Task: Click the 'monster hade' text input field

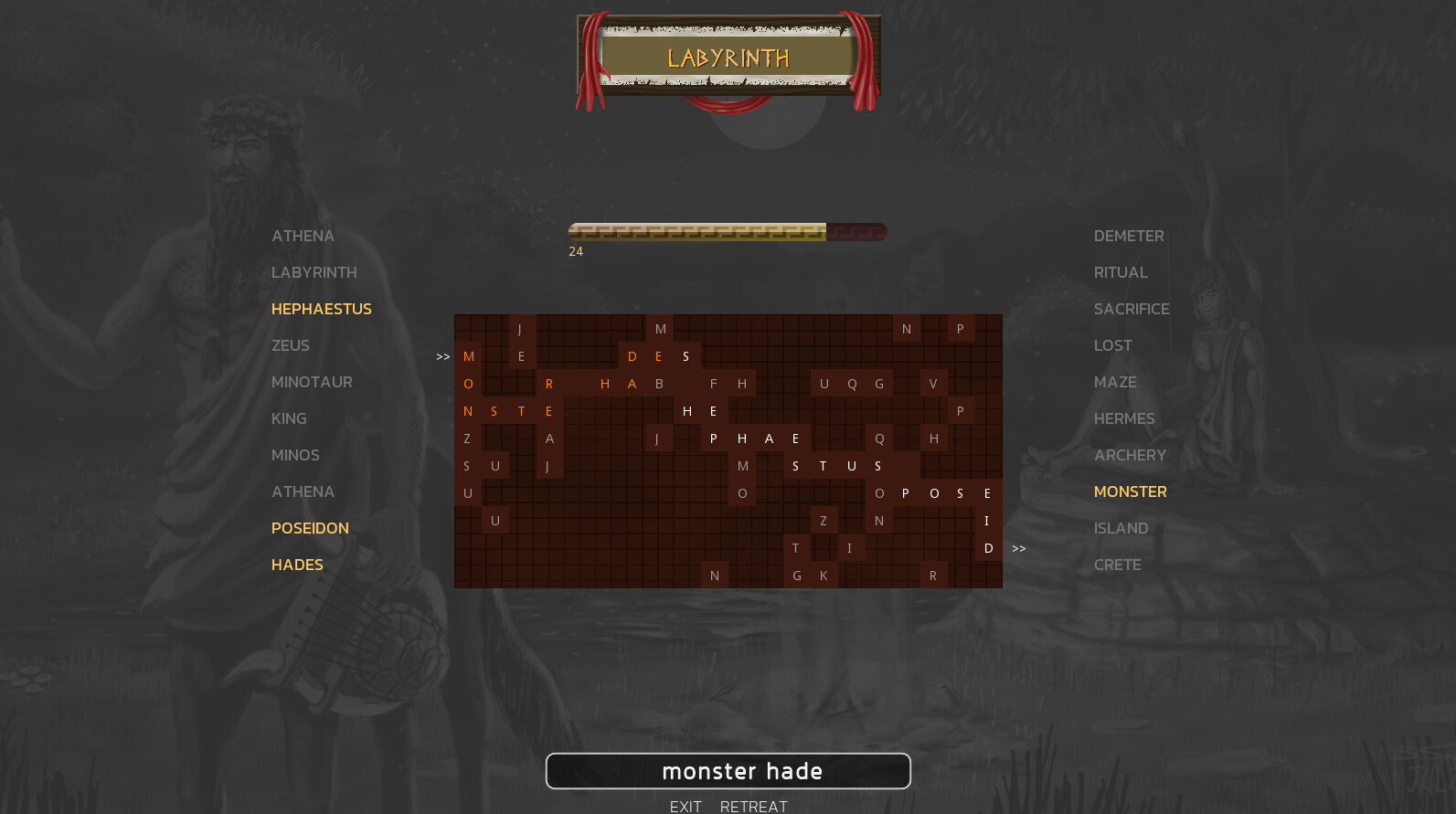Action: click(728, 771)
